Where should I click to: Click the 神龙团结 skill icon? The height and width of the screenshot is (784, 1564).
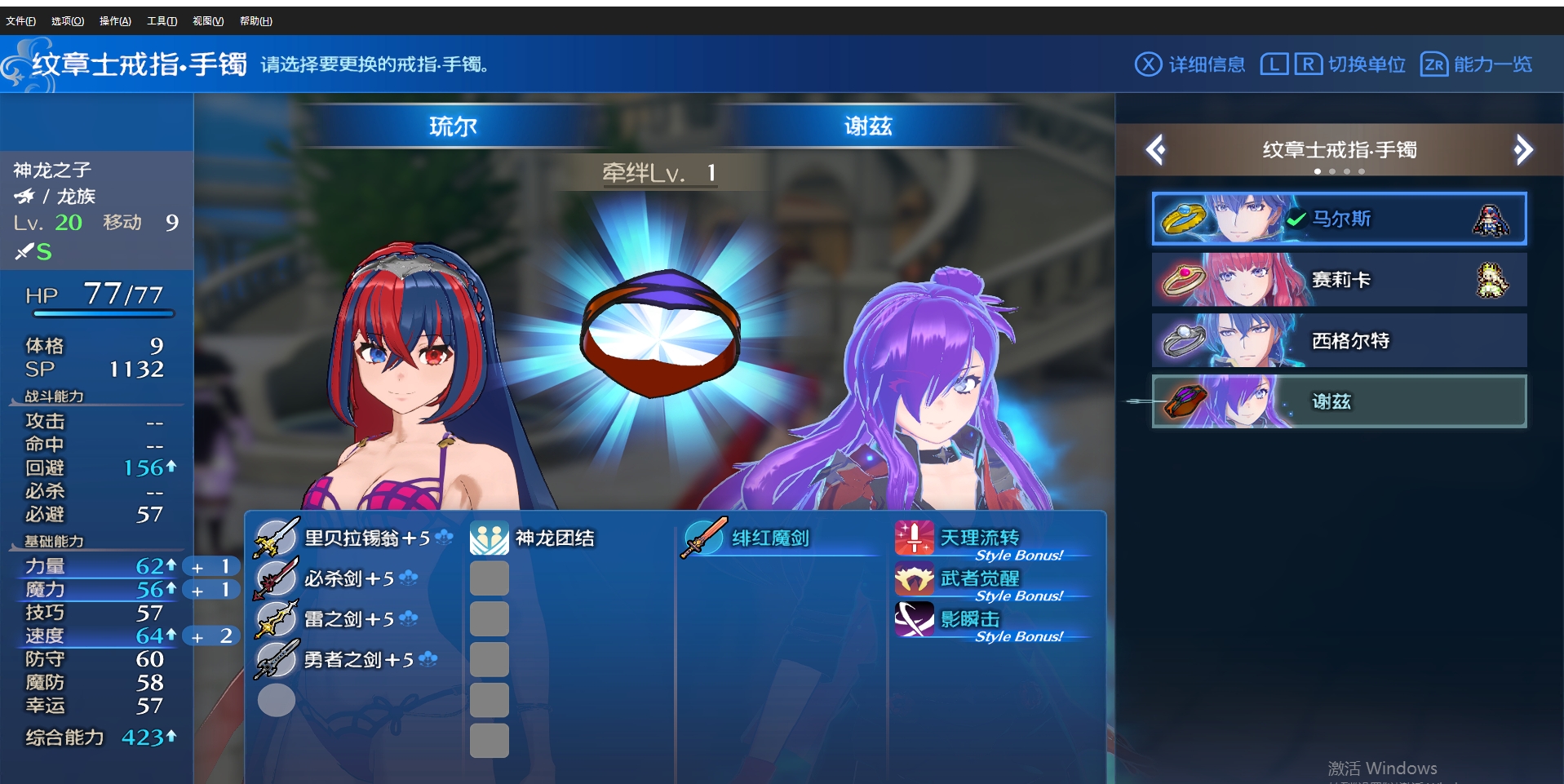[x=488, y=538]
